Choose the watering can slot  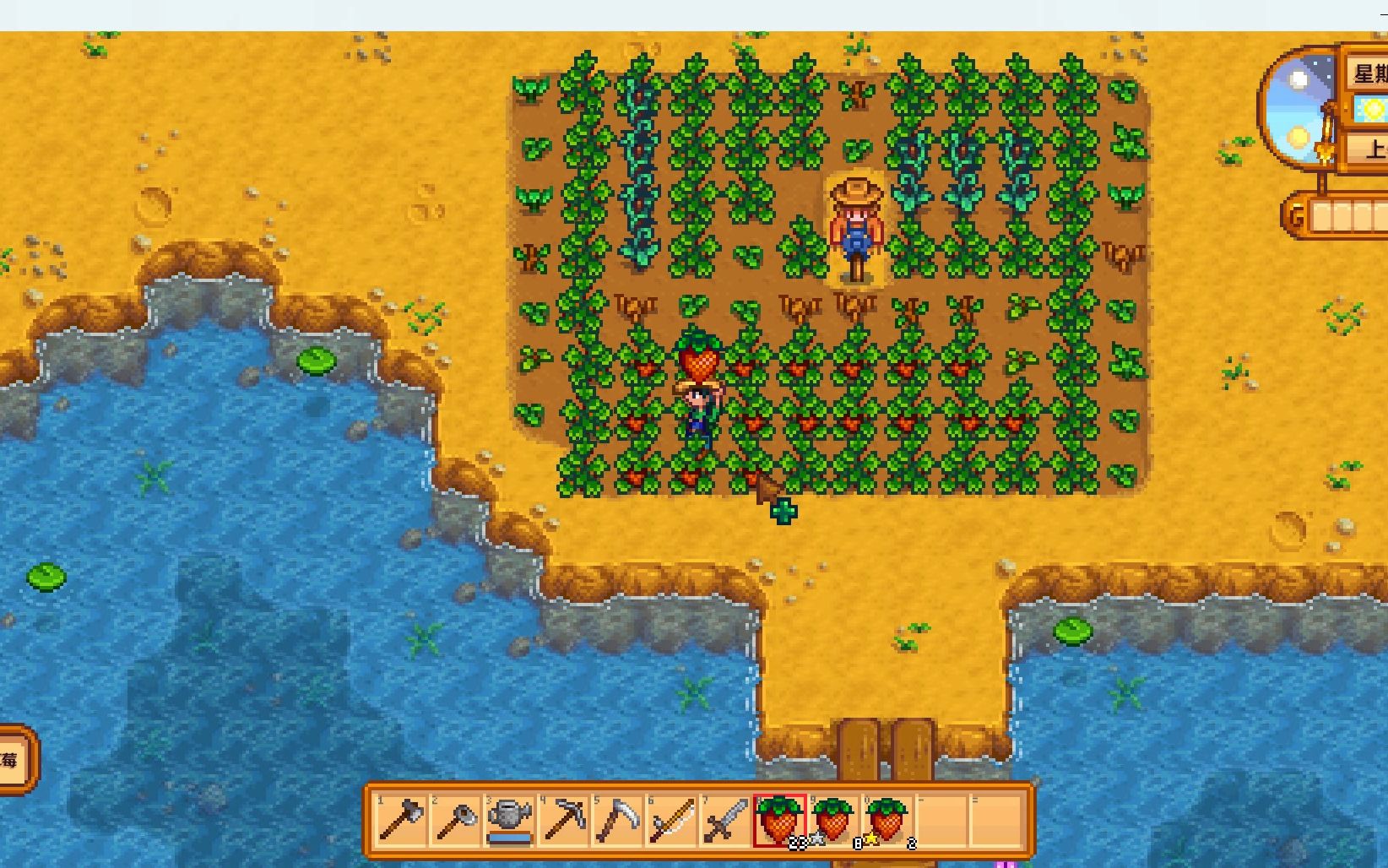pos(509,819)
